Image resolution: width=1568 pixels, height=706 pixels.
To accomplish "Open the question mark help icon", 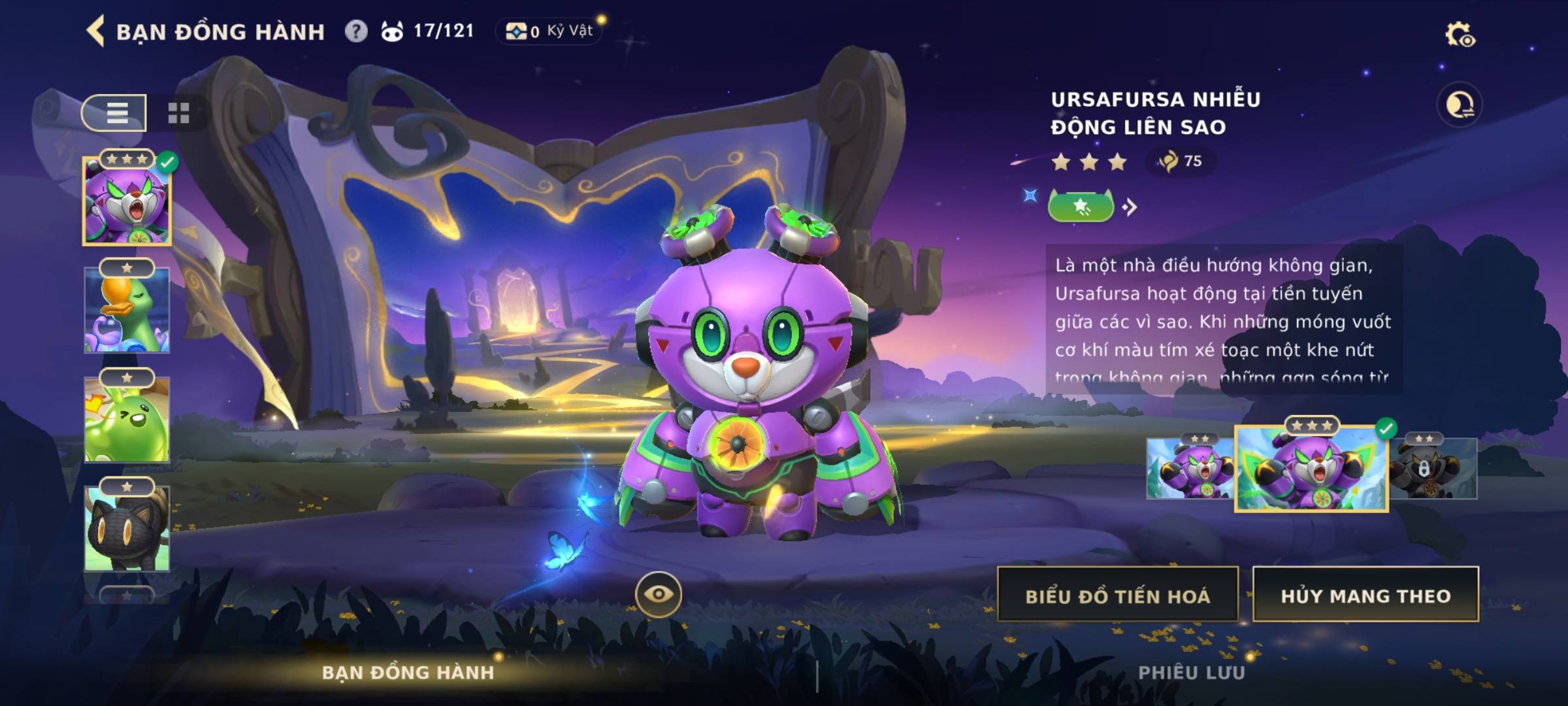I will coord(356,31).
